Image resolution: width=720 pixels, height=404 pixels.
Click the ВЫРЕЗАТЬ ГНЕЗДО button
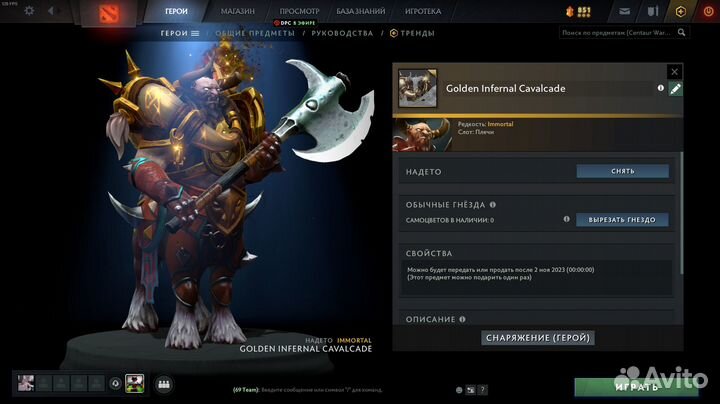(622, 219)
